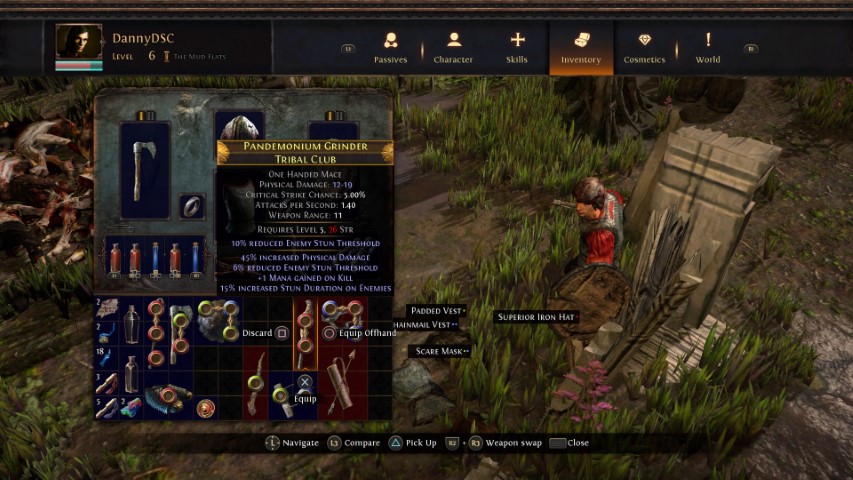Open the World tab
This screenshot has height=480, width=853.
click(x=708, y=47)
